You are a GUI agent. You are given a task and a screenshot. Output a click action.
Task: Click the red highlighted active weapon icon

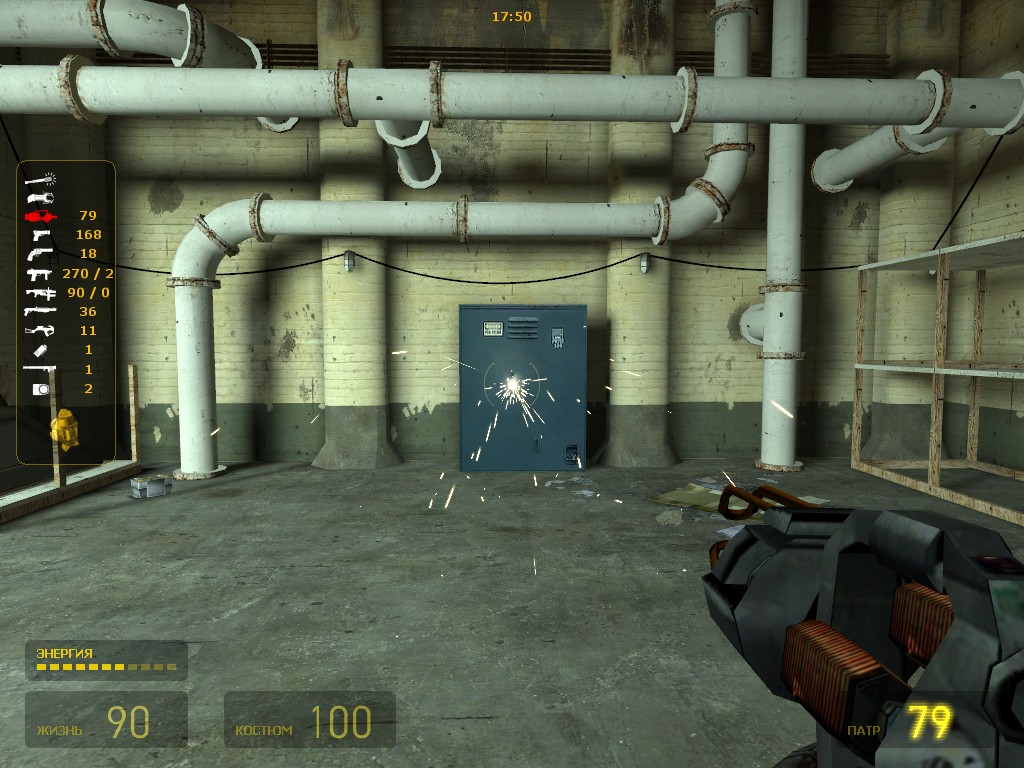[41, 216]
